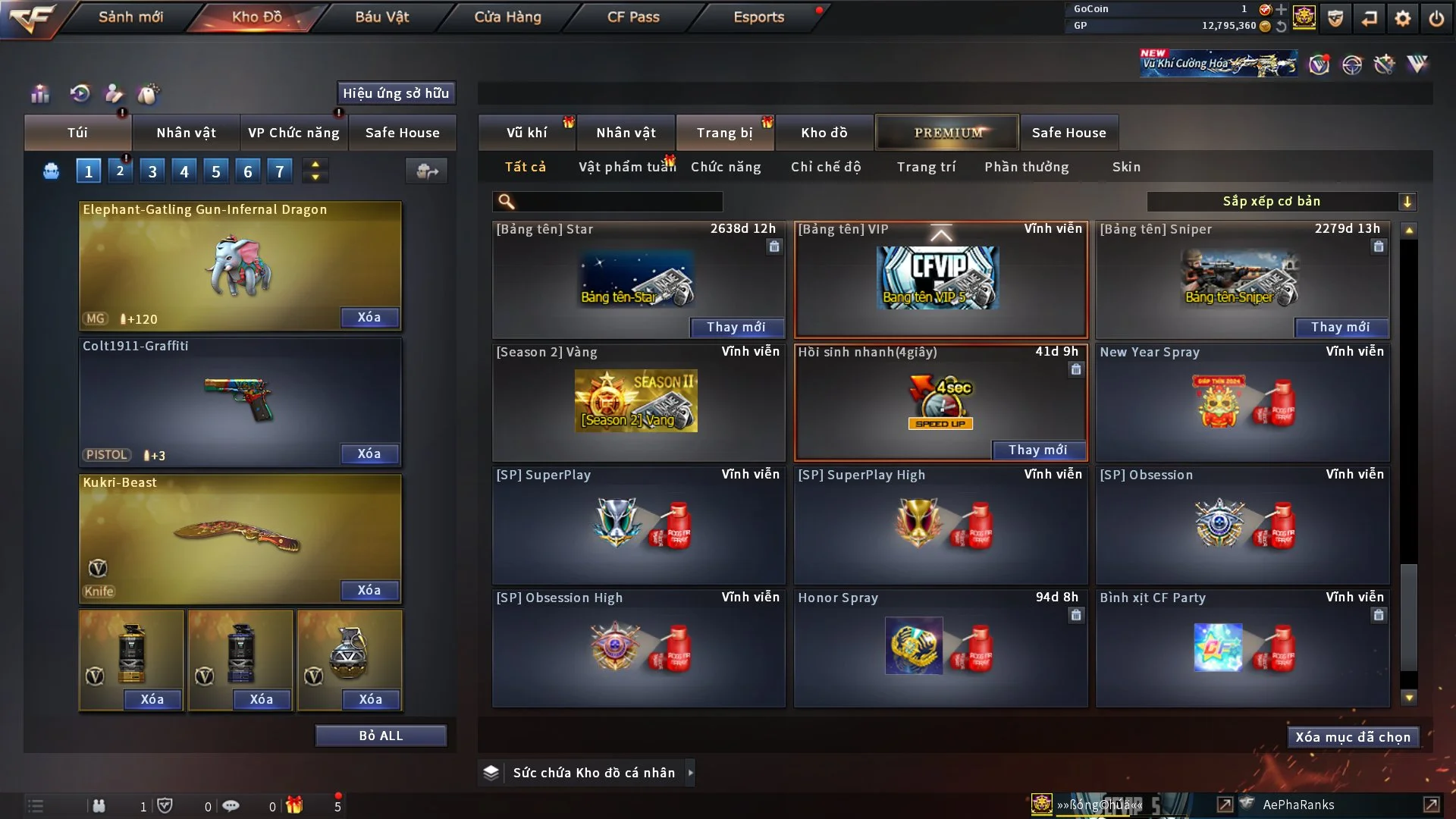Open the Cửa Hàng shop menu
Image resolution: width=1456 pixels, height=819 pixels.
pos(507,17)
